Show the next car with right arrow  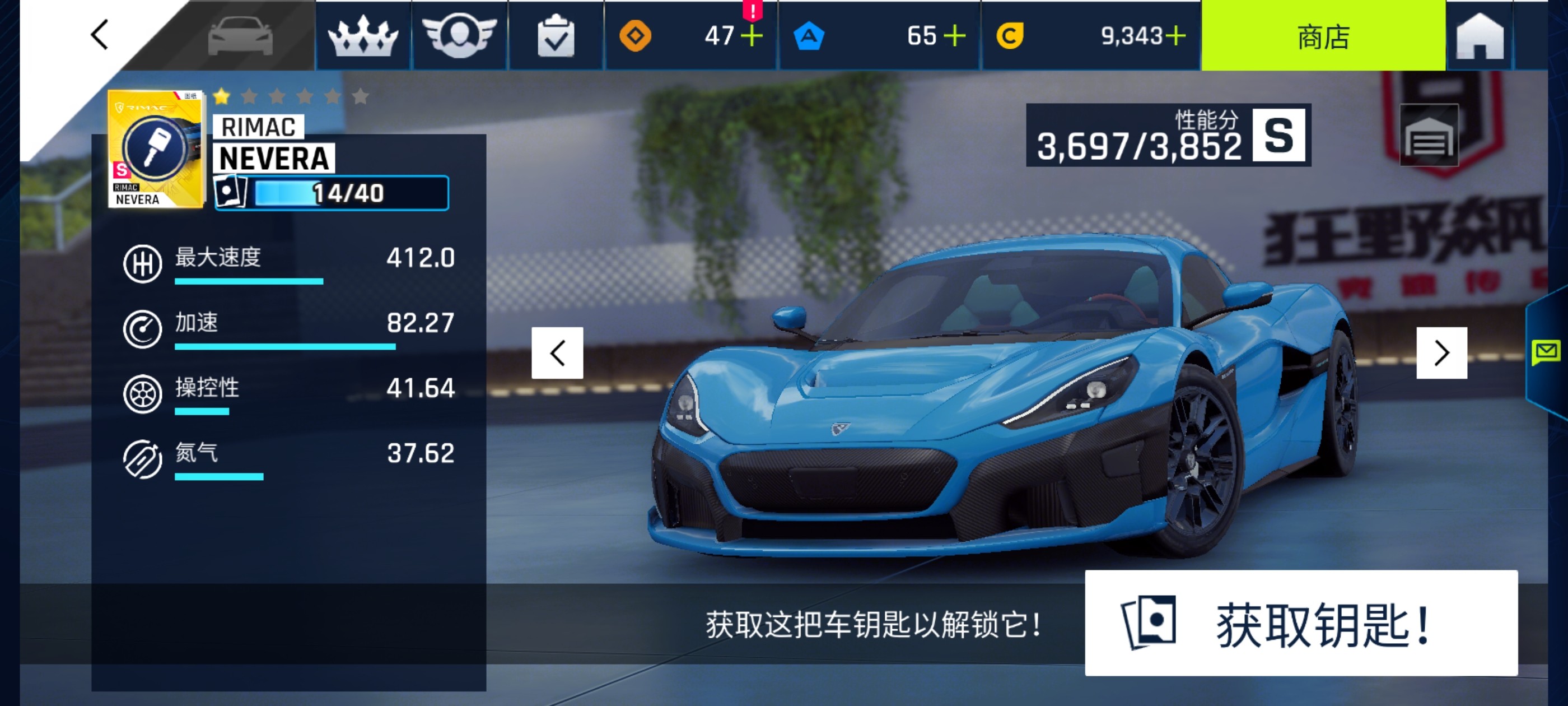pyautogui.click(x=1441, y=352)
